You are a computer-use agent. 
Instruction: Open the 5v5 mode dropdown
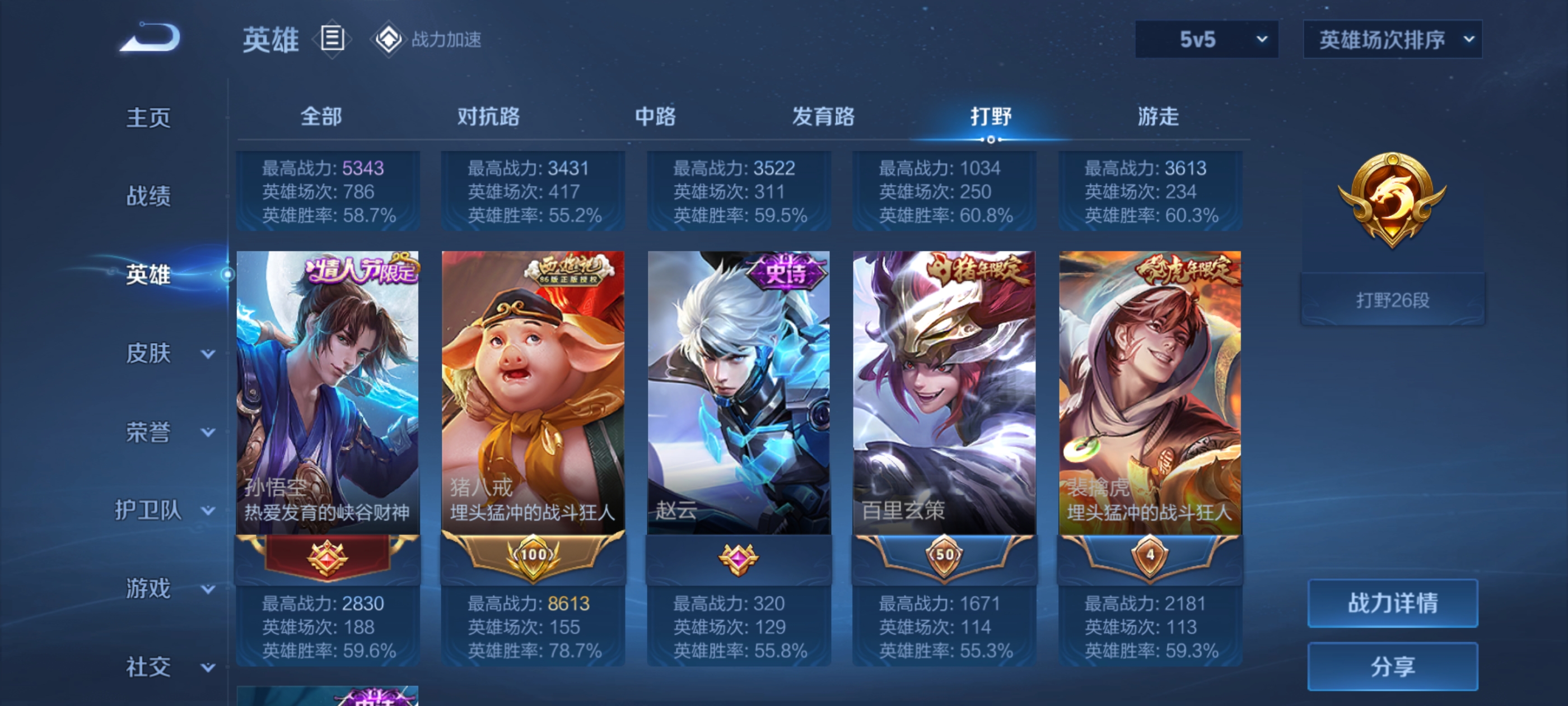click(x=1206, y=40)
